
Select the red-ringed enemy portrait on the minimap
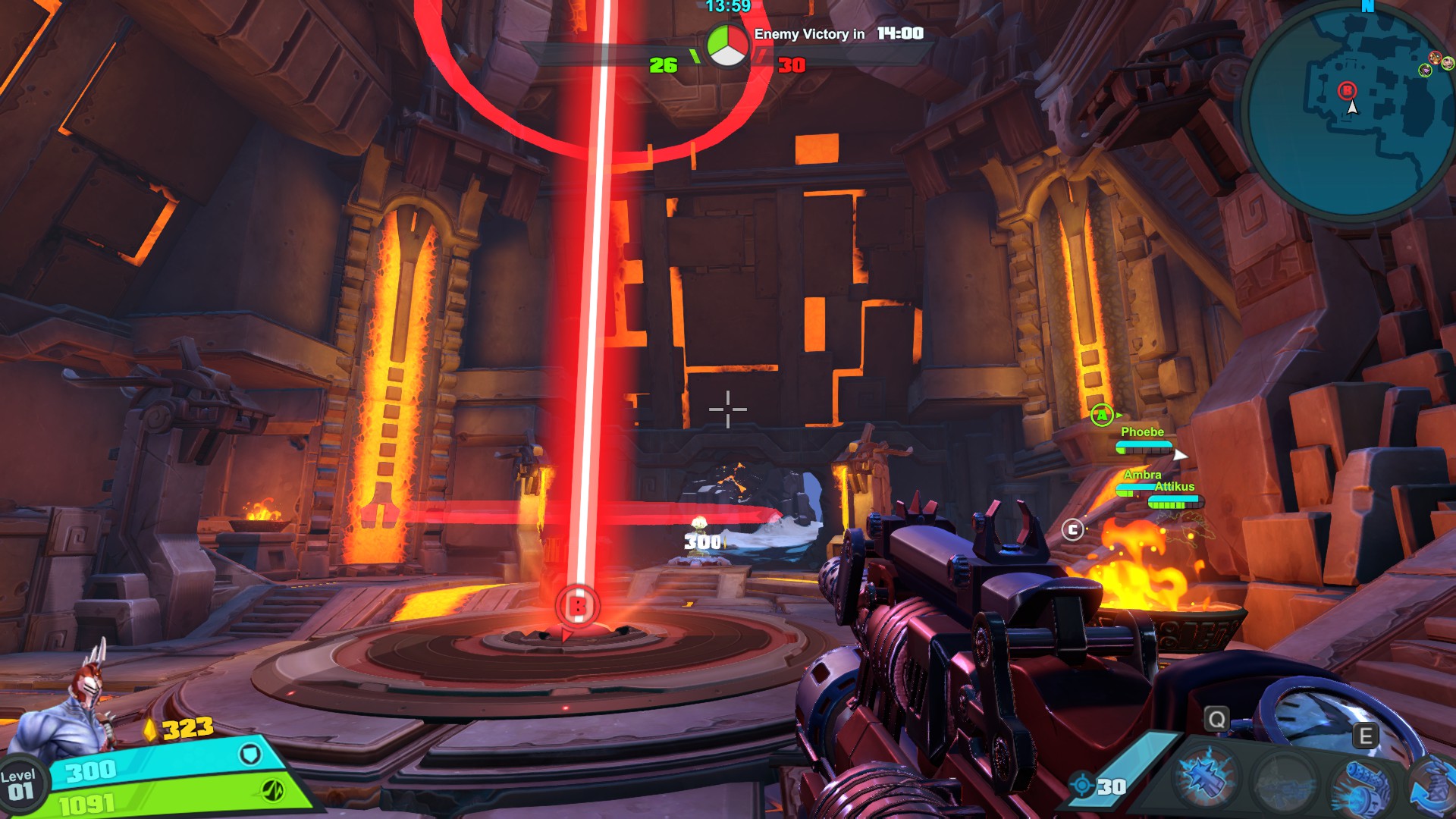(1435, 58)
